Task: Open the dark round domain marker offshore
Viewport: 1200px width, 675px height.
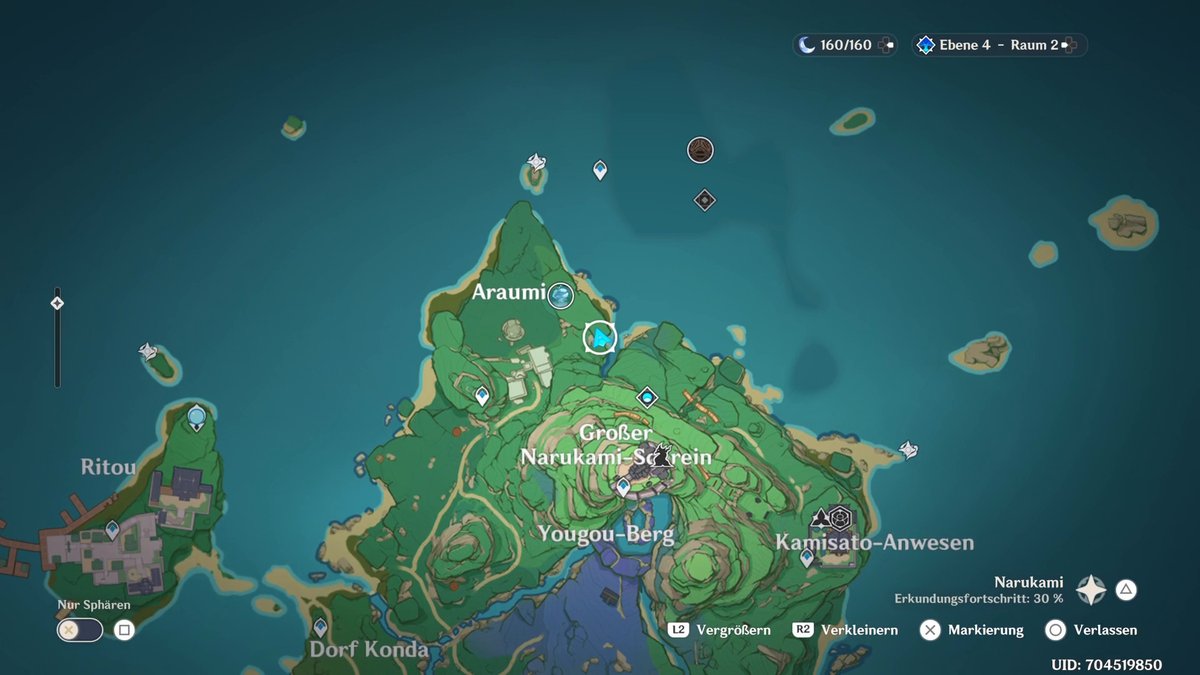Action: click(x=701, y=150)
